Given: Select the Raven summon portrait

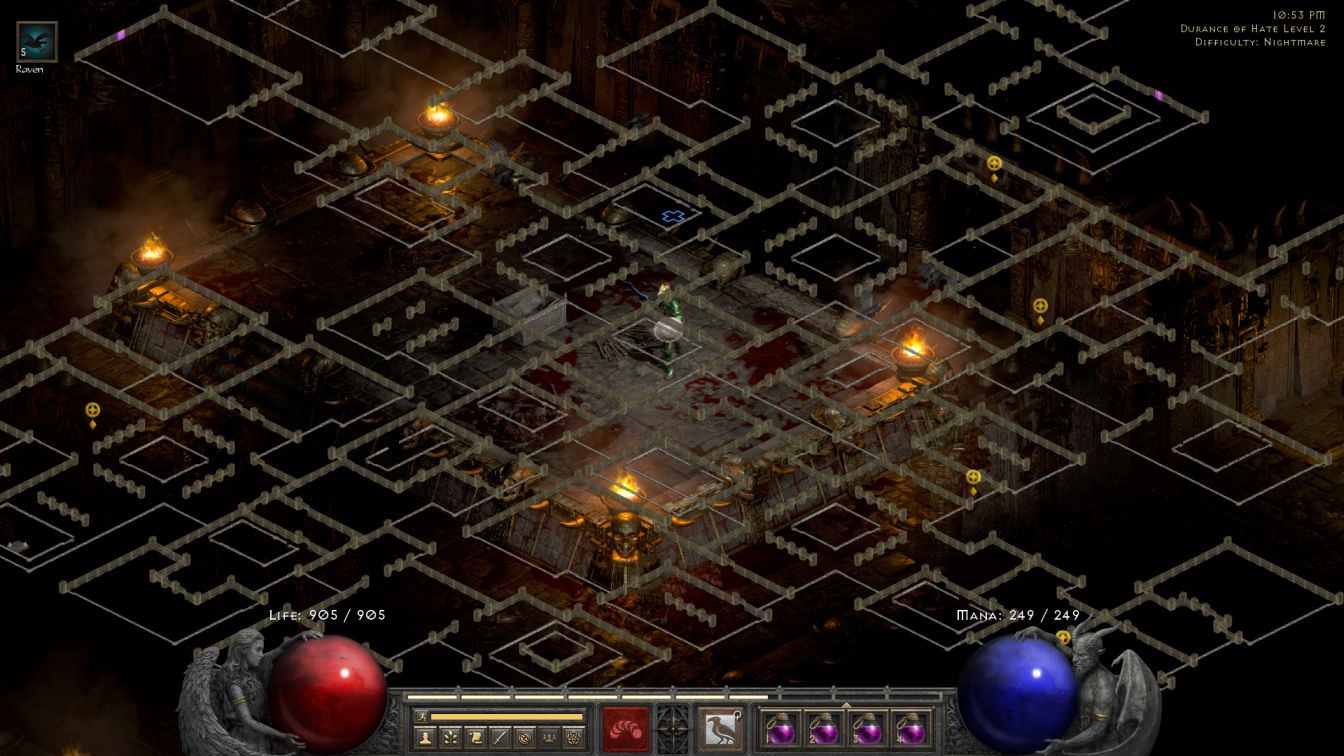Looking at the screenshot, I should point(37,42).
